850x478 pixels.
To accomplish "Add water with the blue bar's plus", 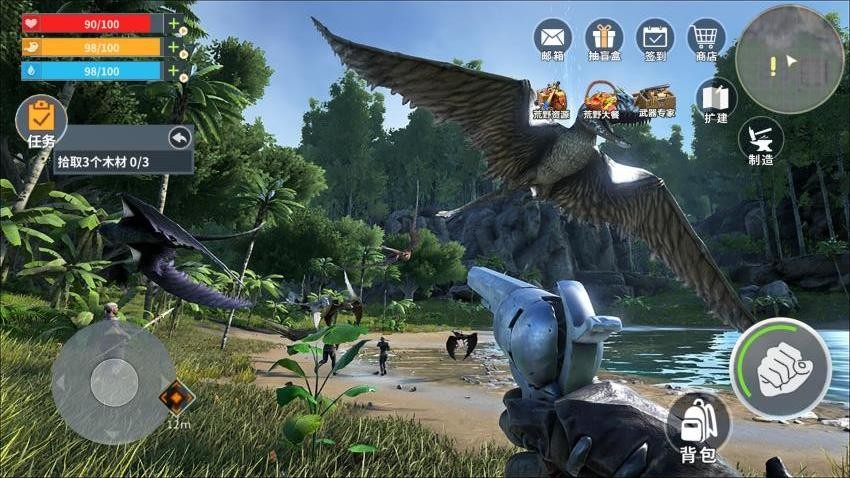I will 175,70.
